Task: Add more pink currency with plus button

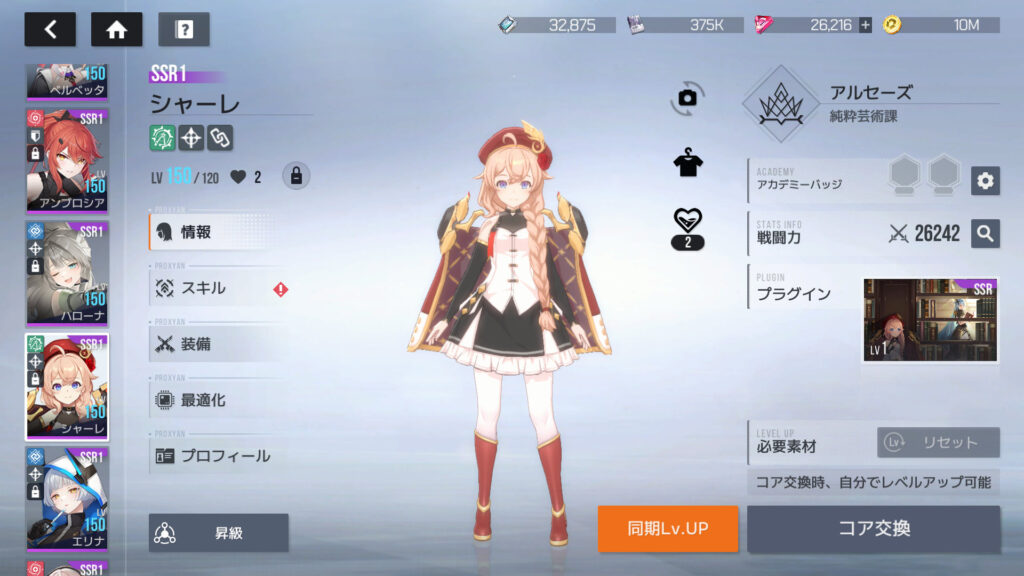Action: (x=865, y=25)
